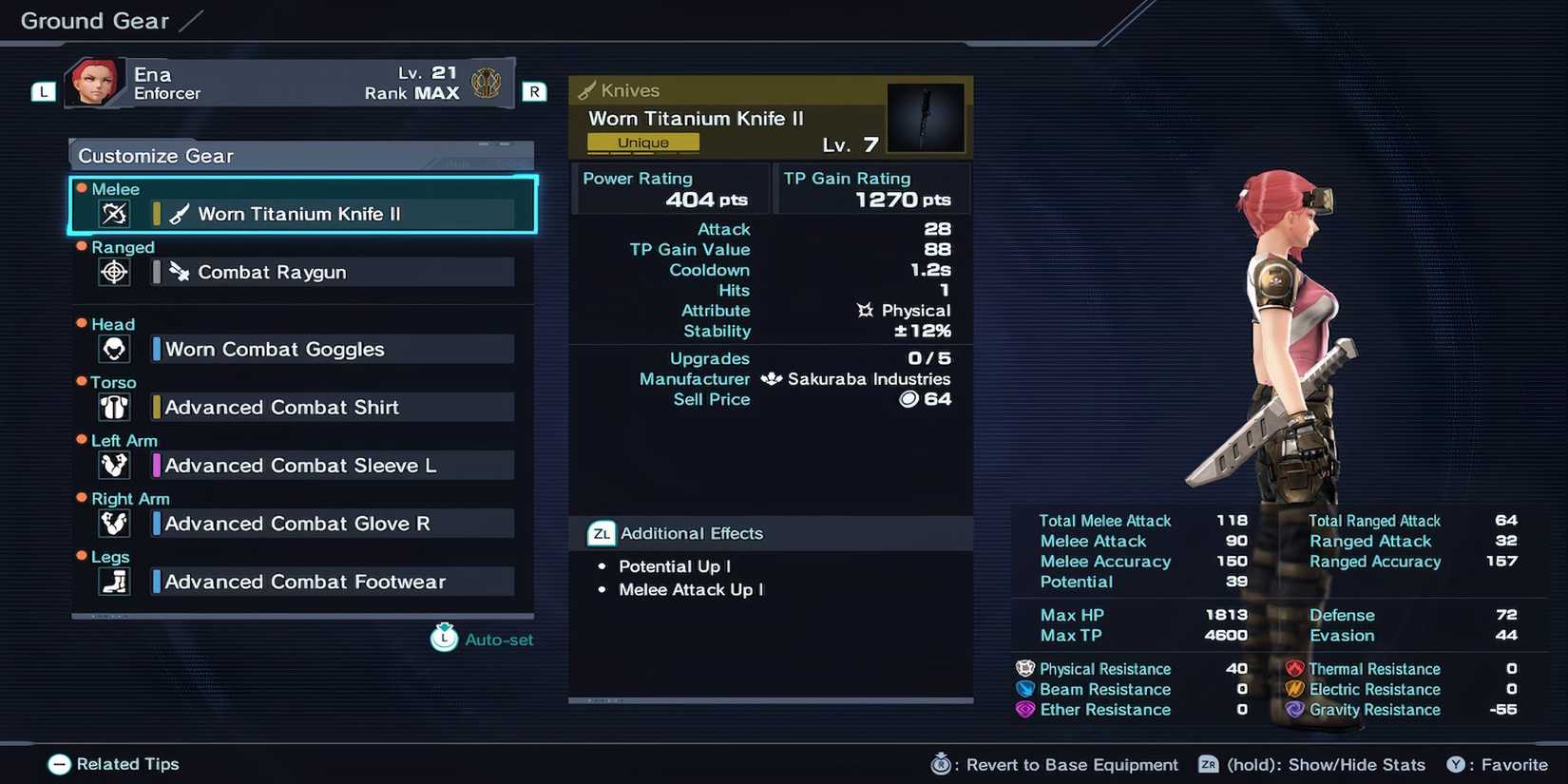The height and width of the screenshot is (784, 1568).
Task: Select the Left Arm slot icon
Action: (x=113, y=465)
